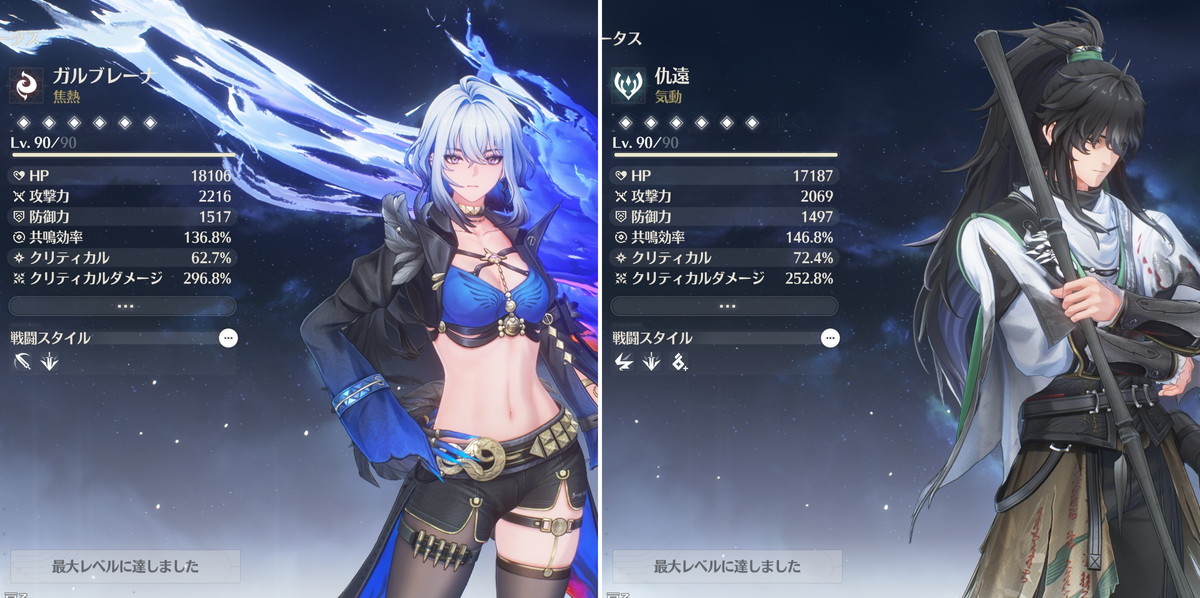Expand 仇遠's full stats list
This screenshot has height=598, width=1200.
tap(726, 306)
